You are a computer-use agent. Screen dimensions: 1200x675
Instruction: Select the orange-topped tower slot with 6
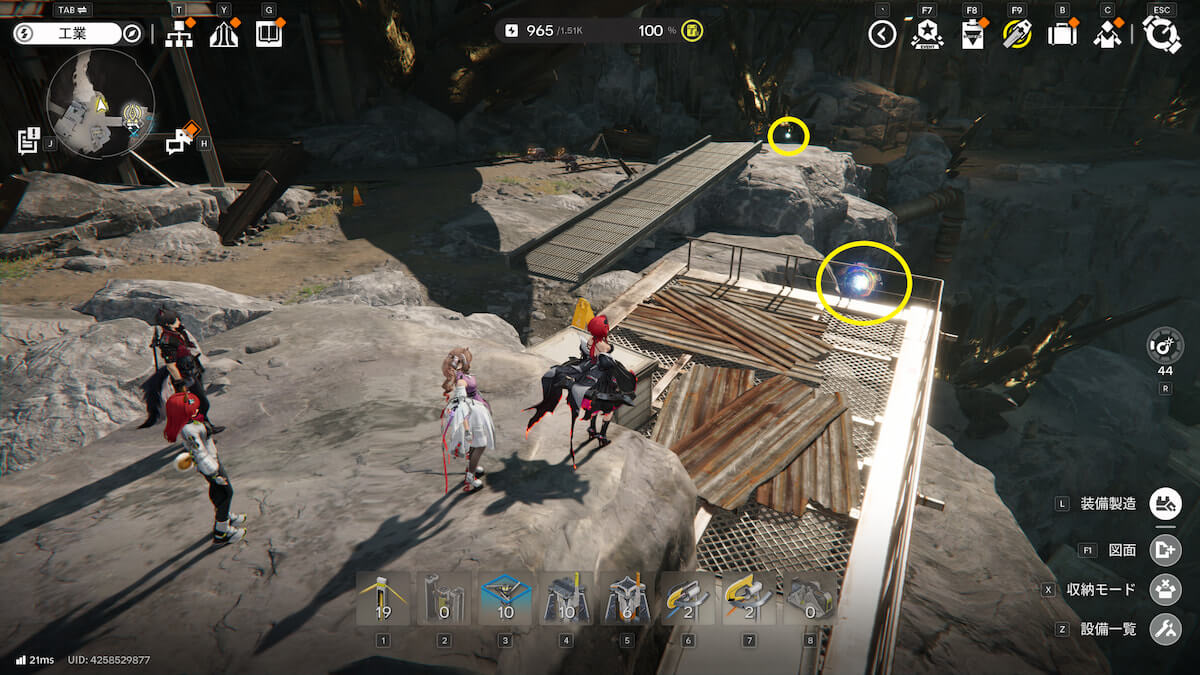click(x=626, y=598)
